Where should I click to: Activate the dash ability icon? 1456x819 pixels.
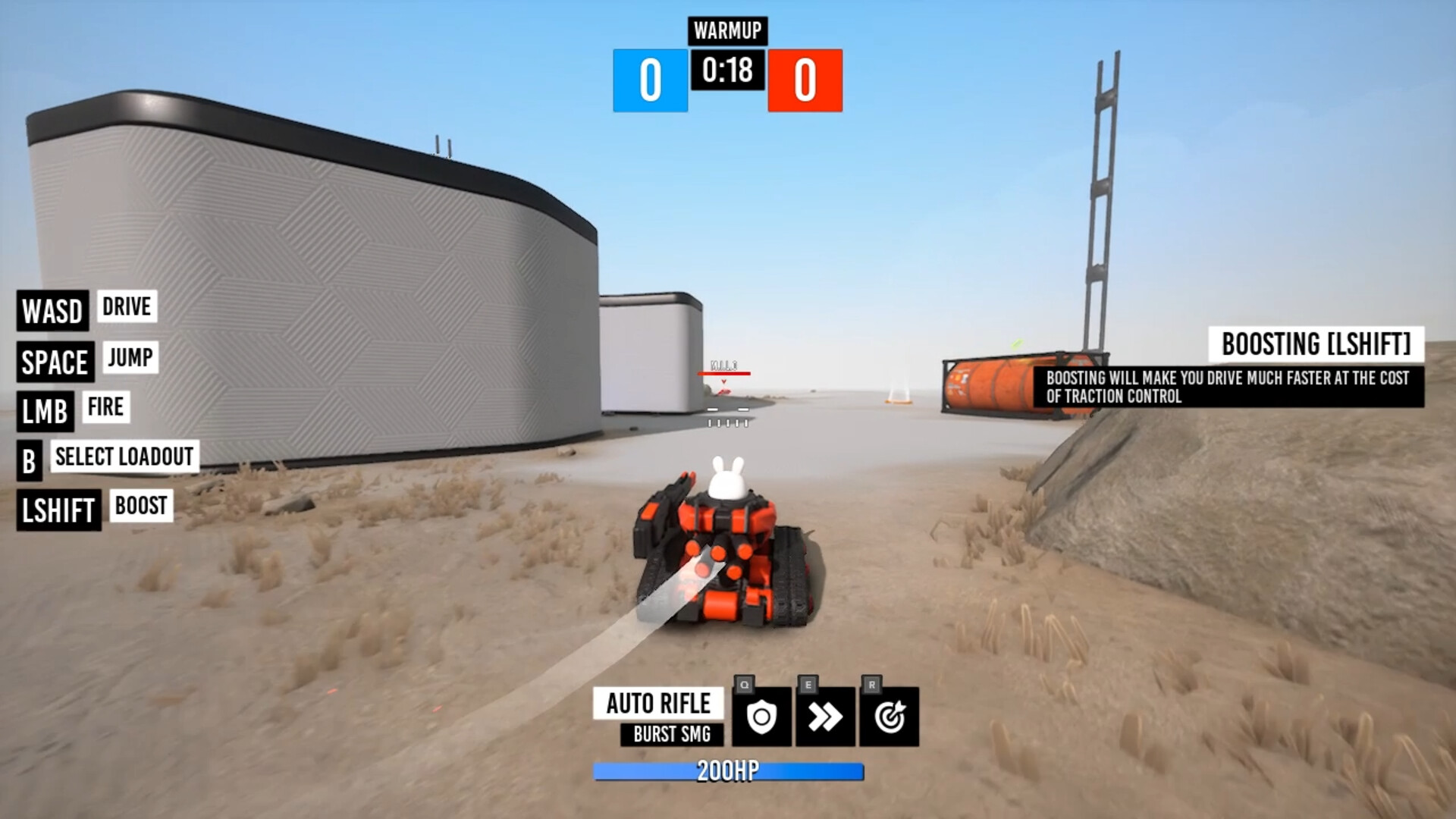(826, 716)
